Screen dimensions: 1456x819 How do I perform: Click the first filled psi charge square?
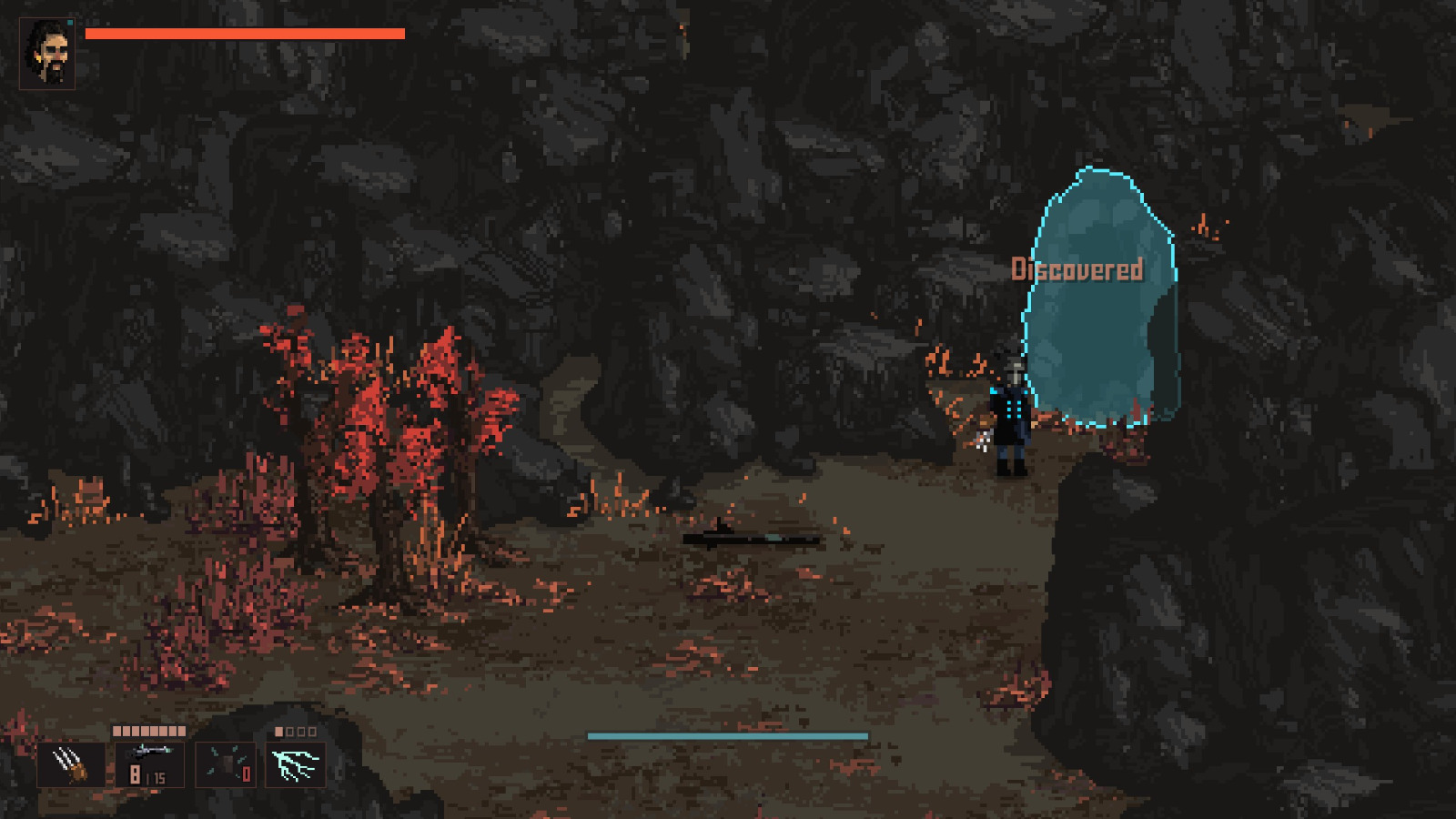[278, 730]
